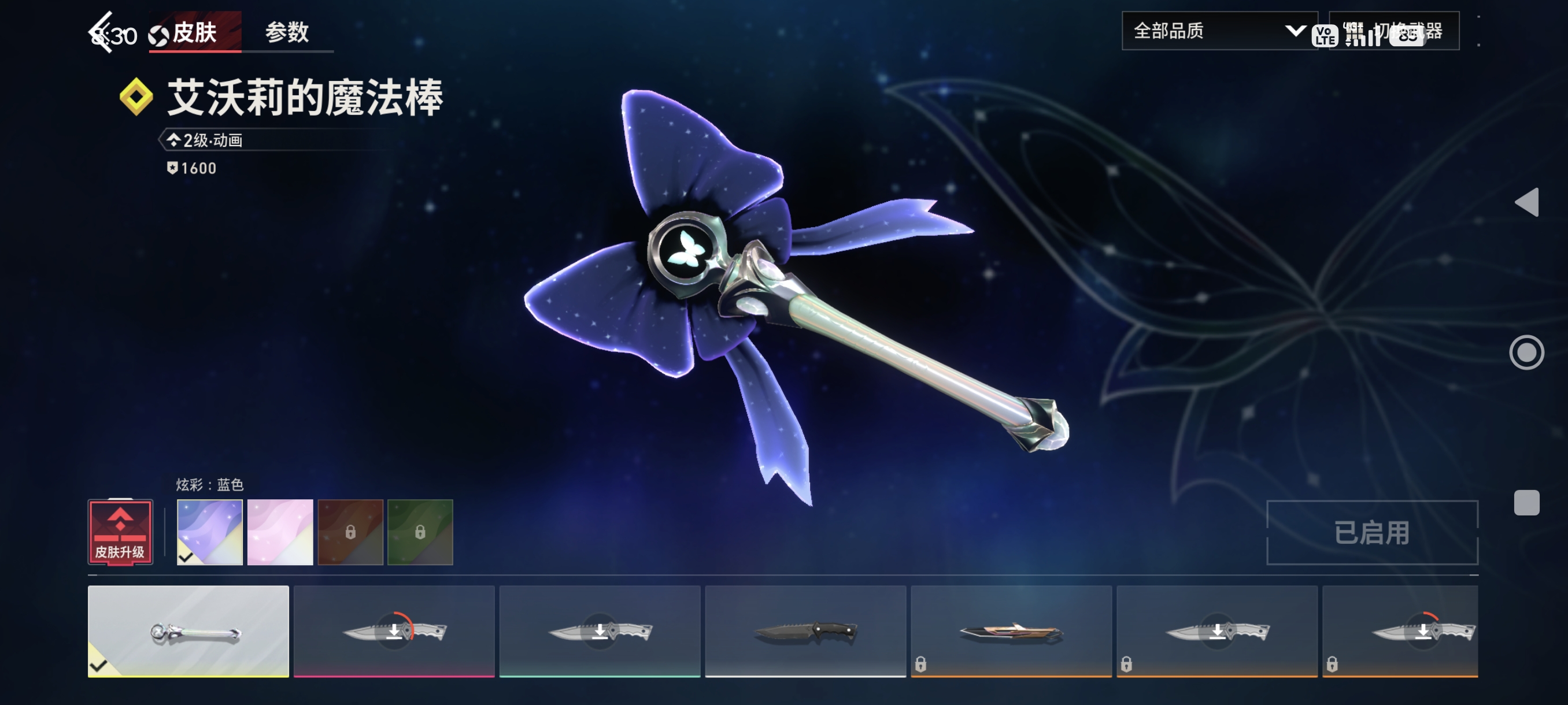Tap the Android home circle button
1568x705 pixels.
click(1526, 352)
